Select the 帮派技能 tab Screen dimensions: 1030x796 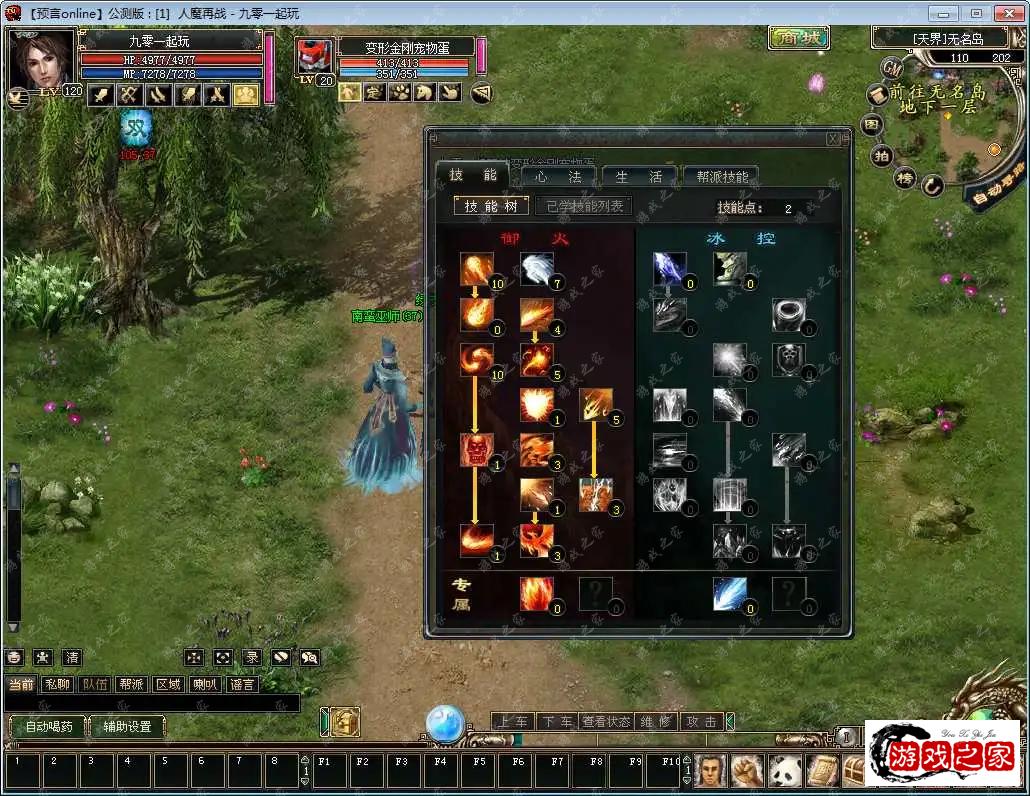(720, 177)
